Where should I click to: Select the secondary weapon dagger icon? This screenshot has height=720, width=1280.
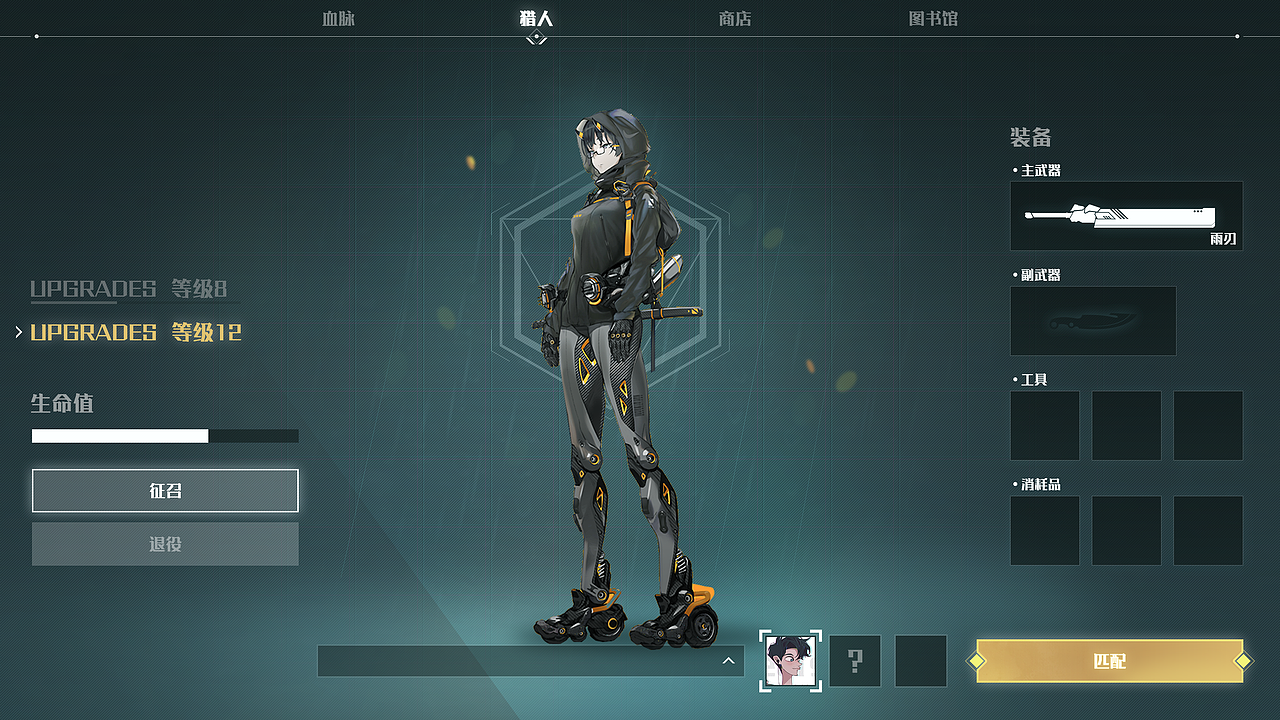pos(1093,320)
